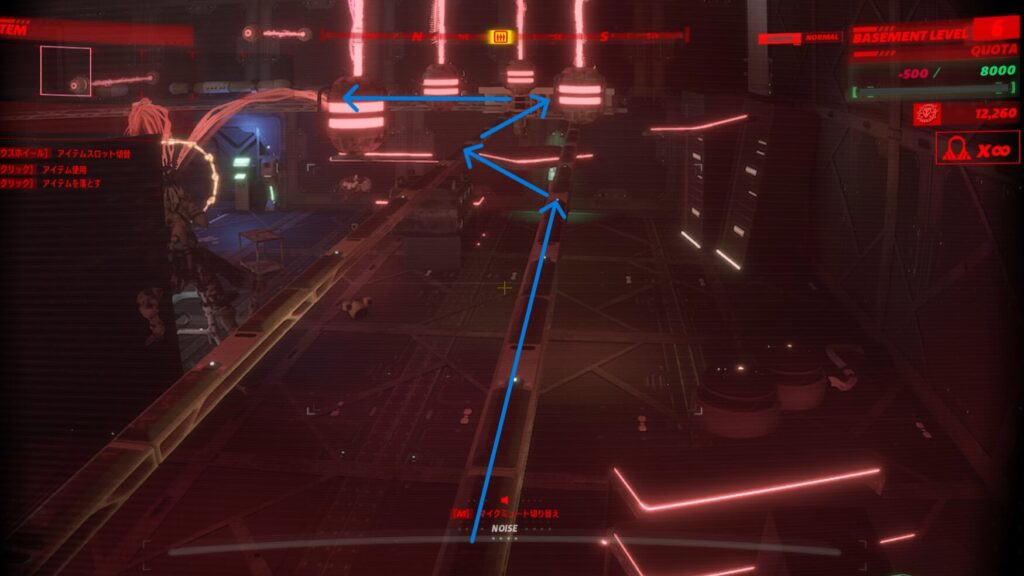This screenshot has width=1024, height=576.
Task: Click the red emblem icon beside 12,260
Action: (x=926, y=114)
